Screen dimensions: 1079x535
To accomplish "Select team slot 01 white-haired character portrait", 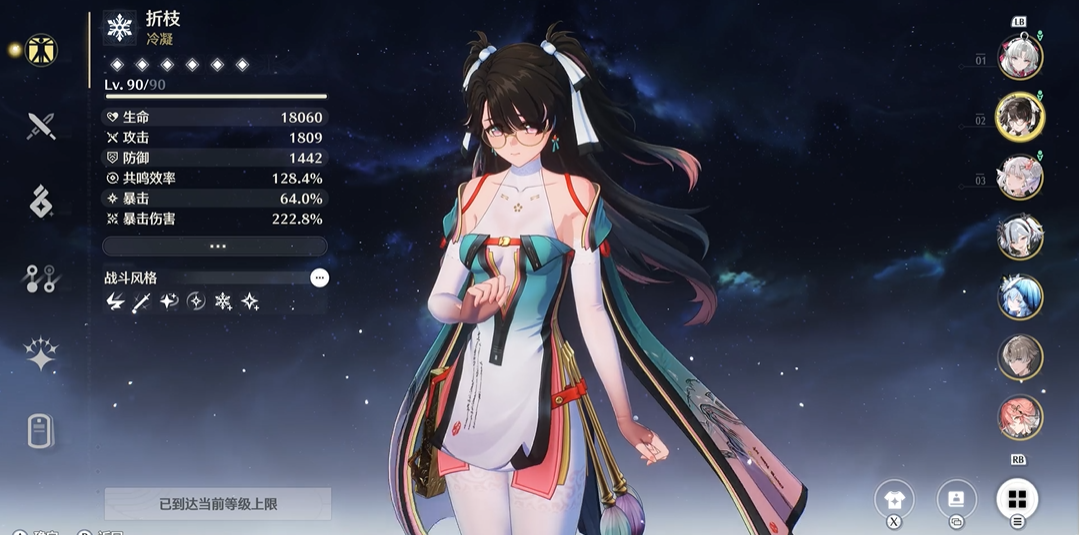I will 1020,56.
